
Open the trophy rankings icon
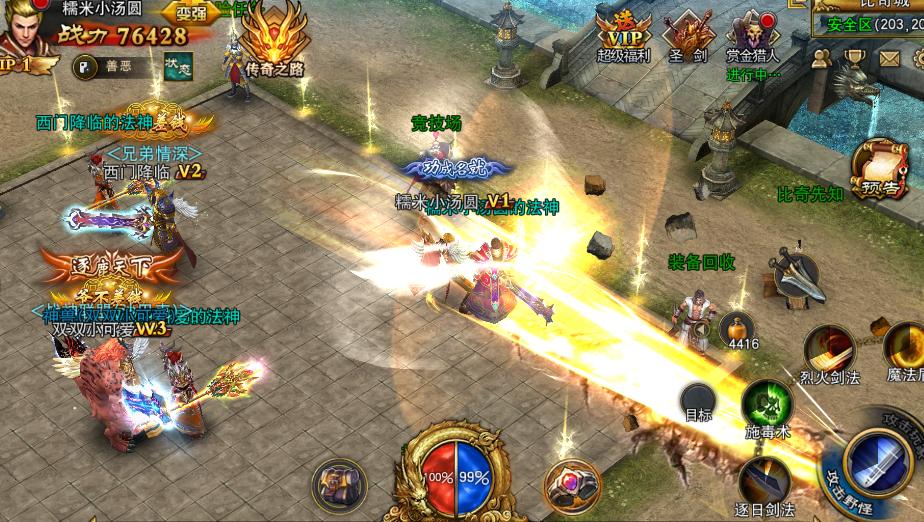856,58
